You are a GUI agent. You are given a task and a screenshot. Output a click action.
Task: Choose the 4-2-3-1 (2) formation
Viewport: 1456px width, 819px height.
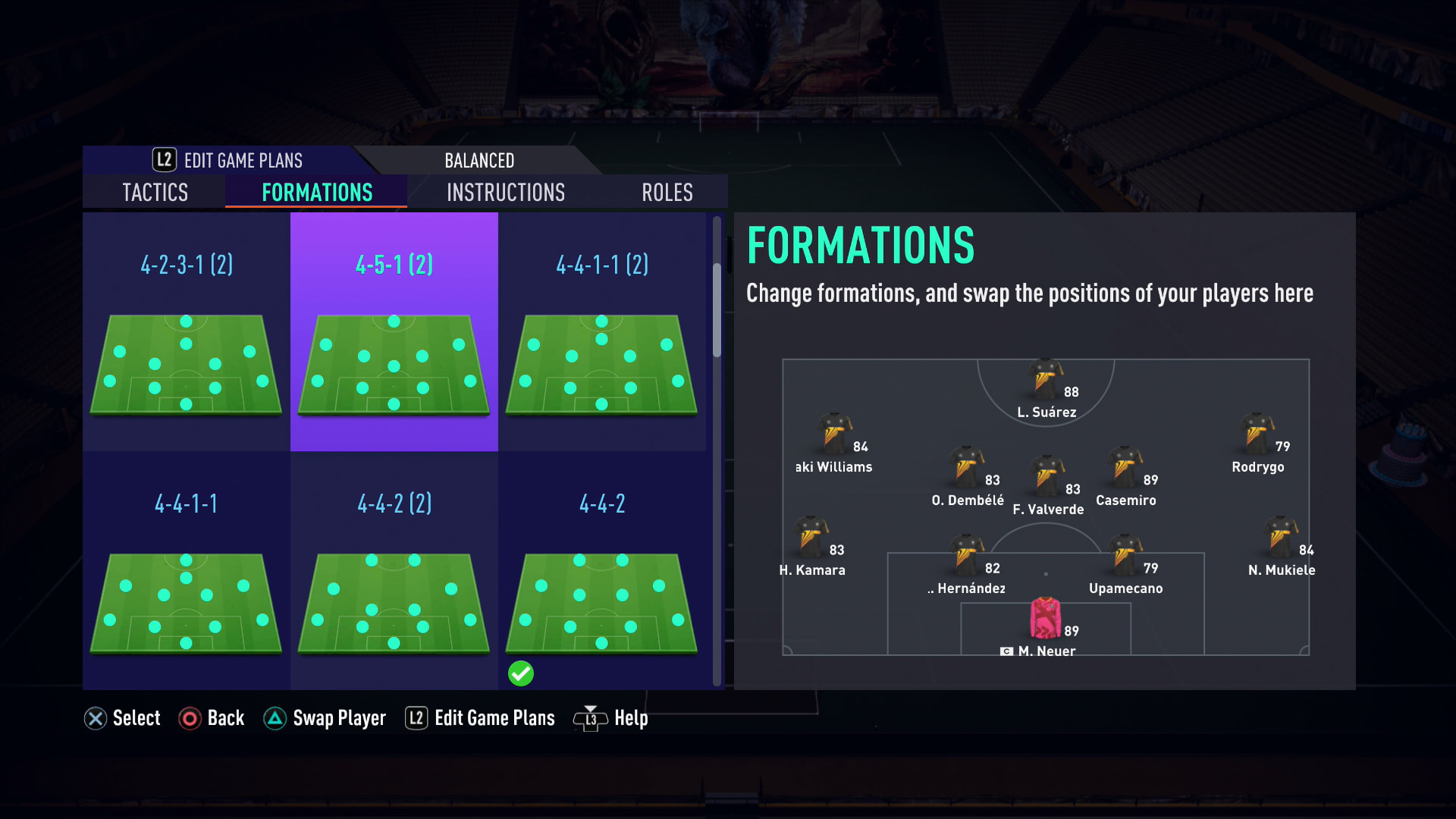187,332
